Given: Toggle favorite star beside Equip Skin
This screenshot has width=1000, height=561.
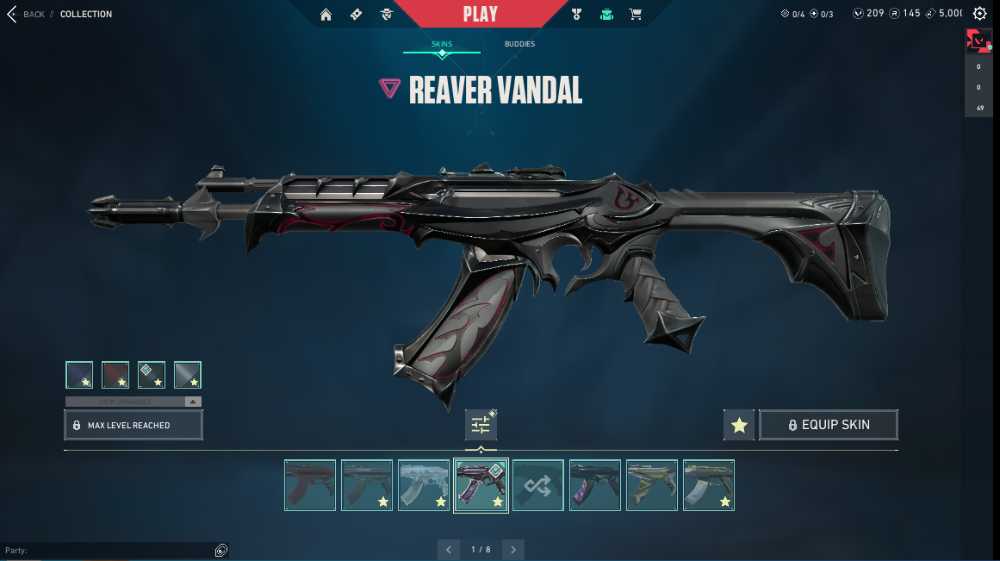Looking at the screenshot, I should pyautogui.click(x=739, y=425).
